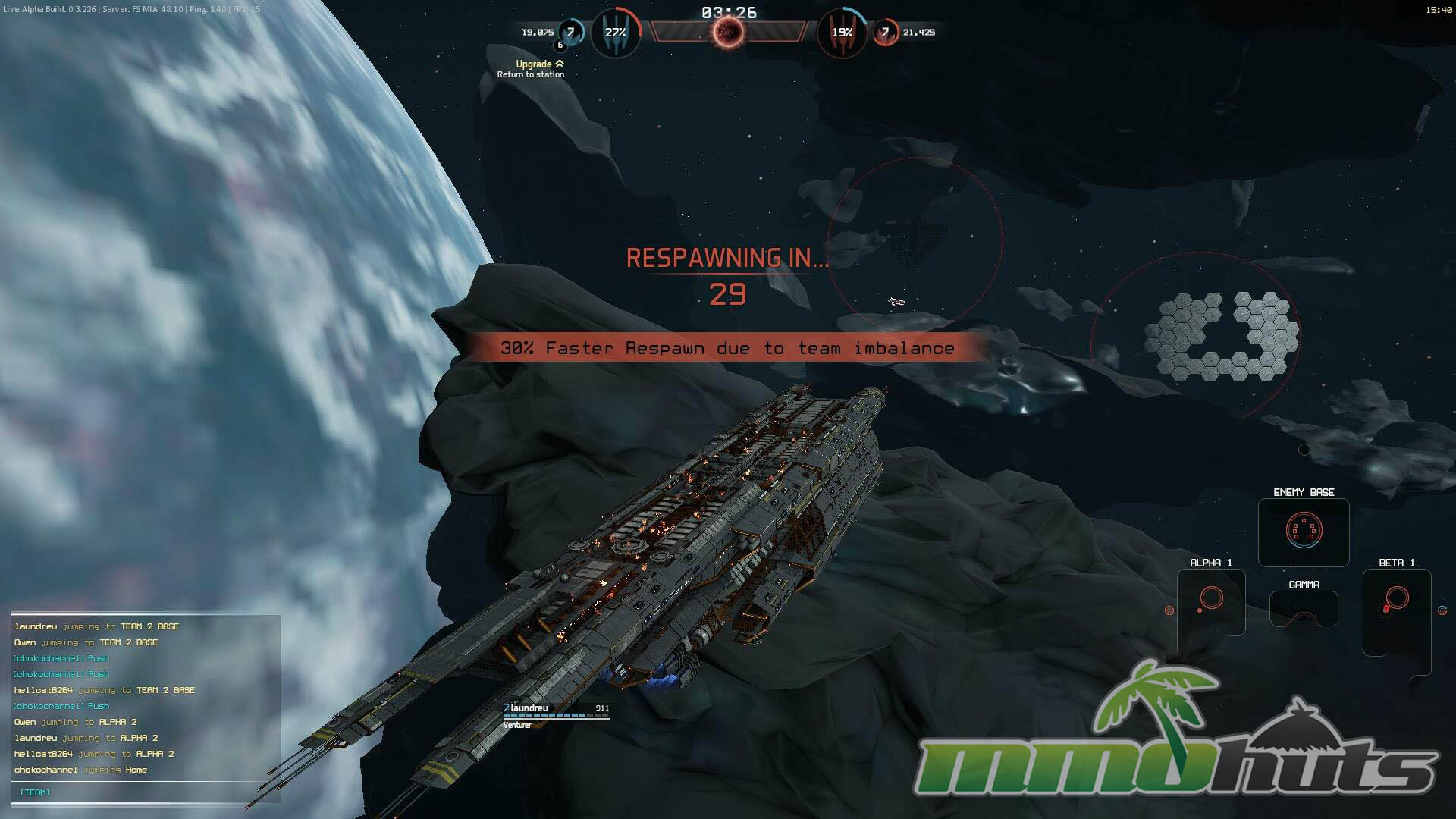Viewport: 1456px width, 819px height.
Task: Select the Enemy Base map node
Action: coord(1304,531)
